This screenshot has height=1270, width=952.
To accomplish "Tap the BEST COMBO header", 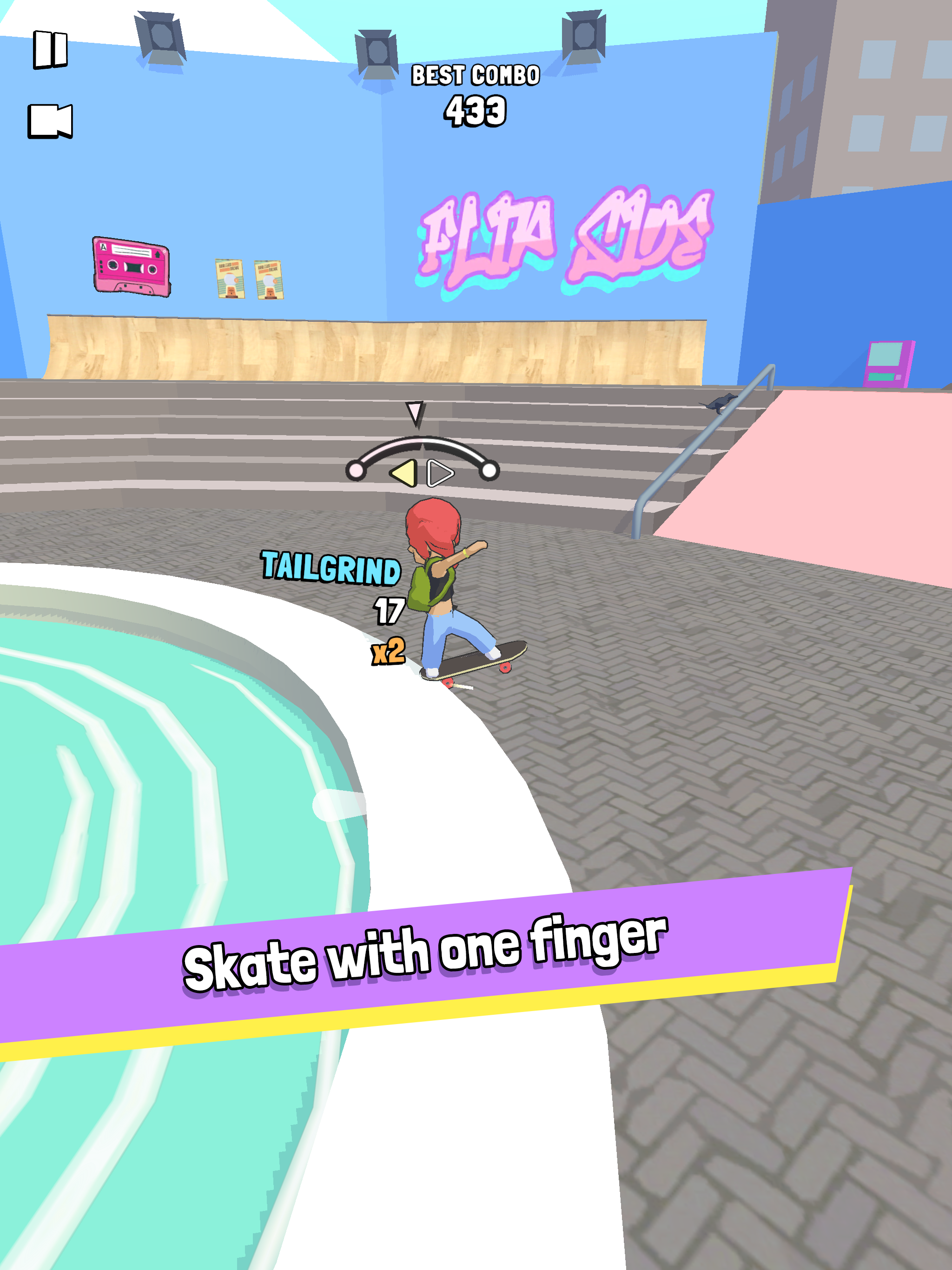I will [476, 75].
